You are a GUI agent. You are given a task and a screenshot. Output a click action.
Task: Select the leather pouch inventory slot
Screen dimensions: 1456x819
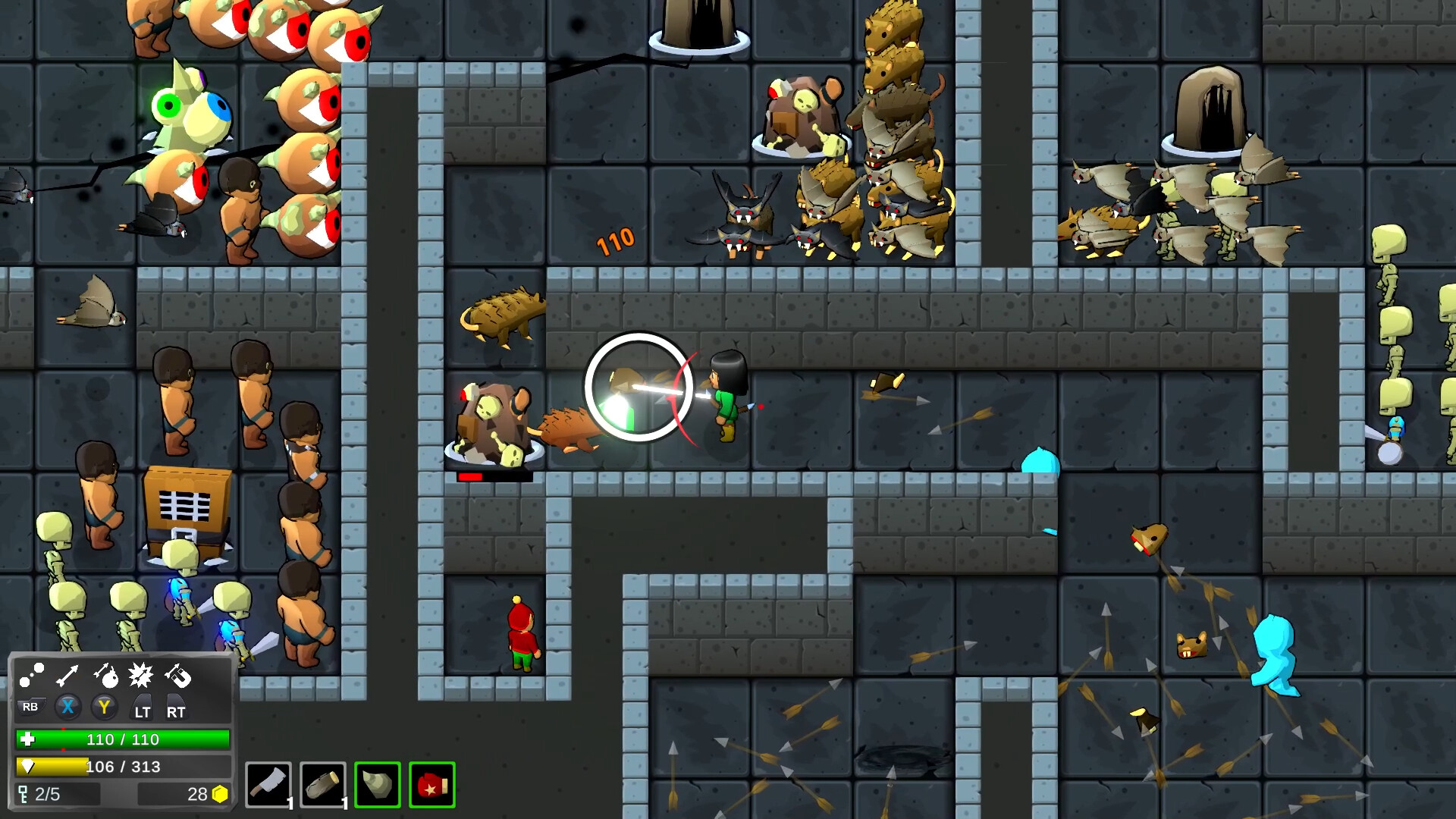[324, 785]
